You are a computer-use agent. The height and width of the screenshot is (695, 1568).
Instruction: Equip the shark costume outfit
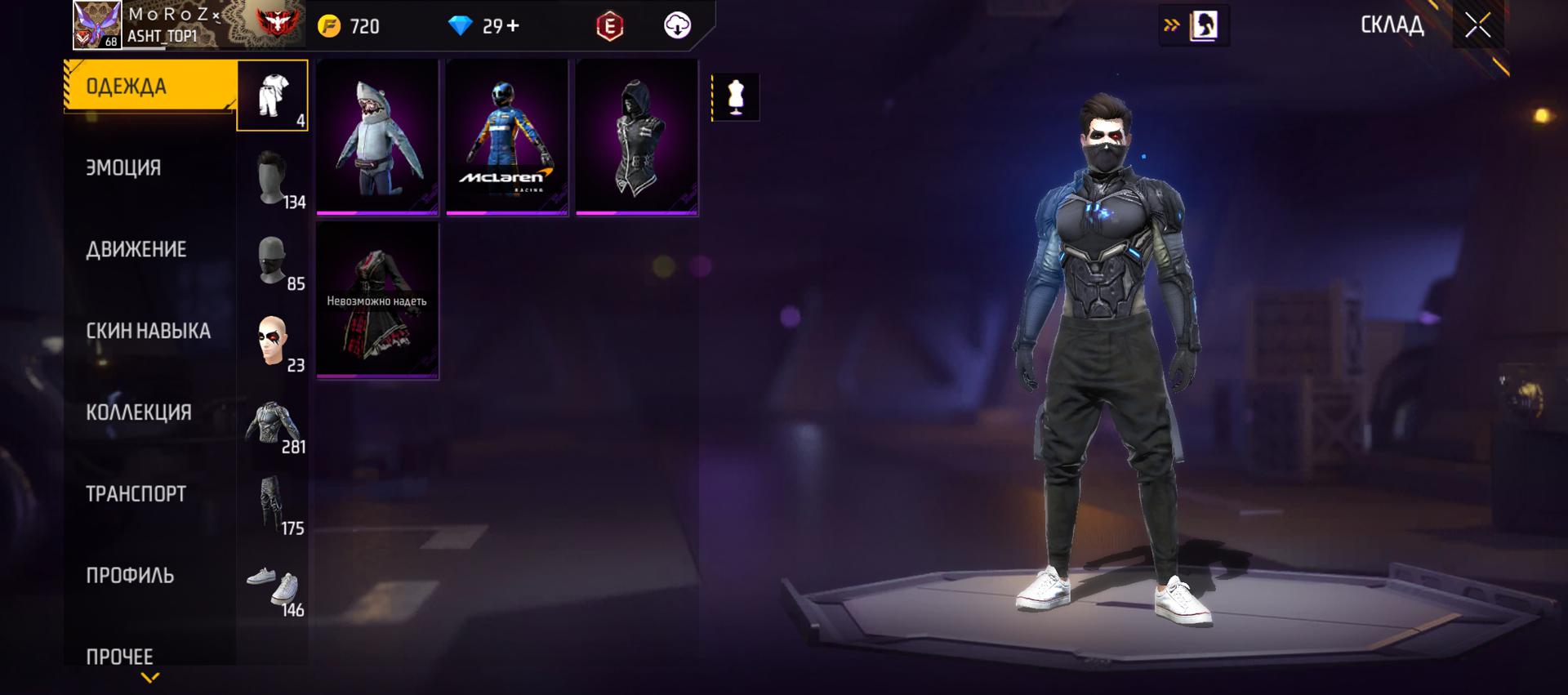[x=377, y=136]
